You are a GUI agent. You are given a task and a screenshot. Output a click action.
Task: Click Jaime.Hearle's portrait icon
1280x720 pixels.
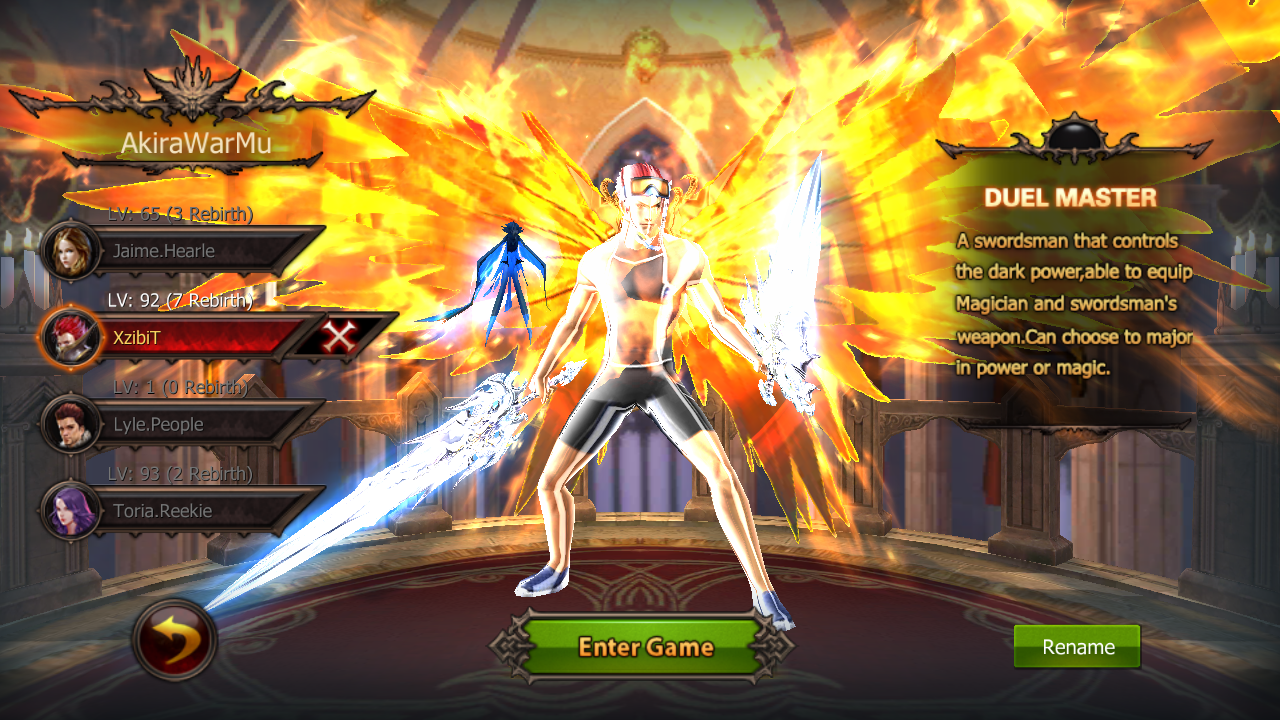(x=70, y=252)
